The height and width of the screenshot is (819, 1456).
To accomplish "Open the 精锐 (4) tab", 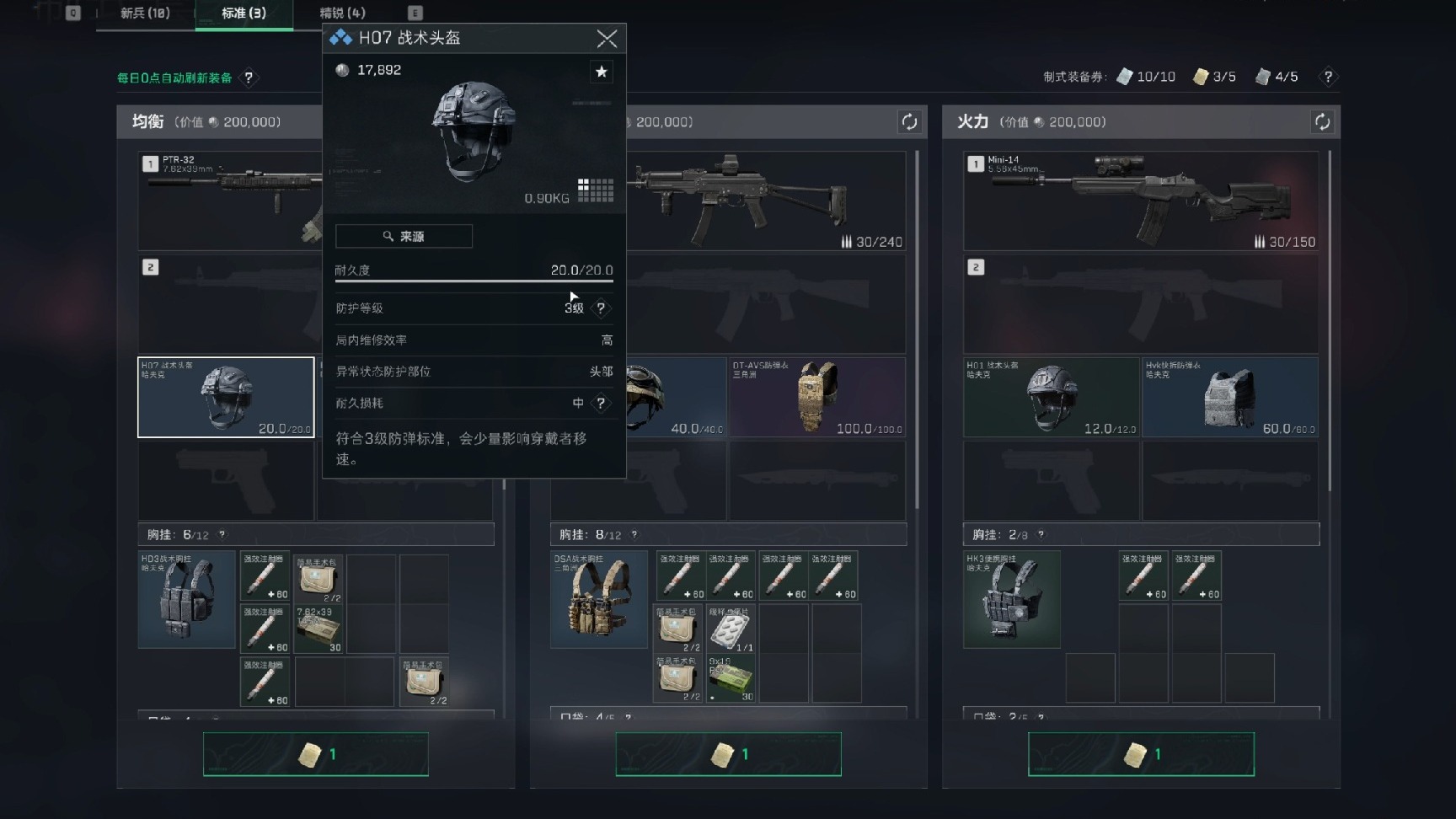I will pos(342,13).
